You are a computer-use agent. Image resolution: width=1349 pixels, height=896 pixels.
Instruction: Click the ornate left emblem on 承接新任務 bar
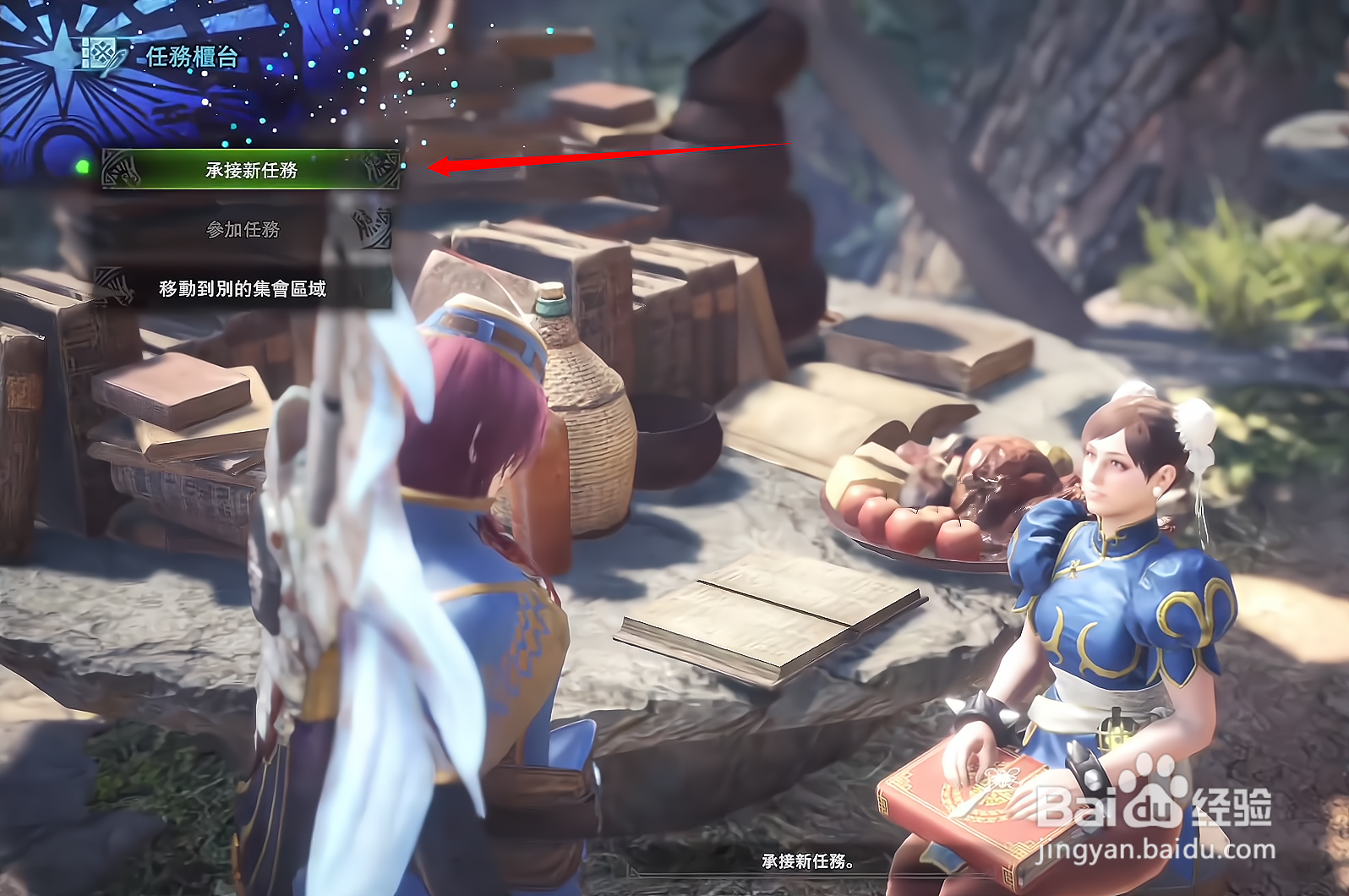tap(121, 167)
